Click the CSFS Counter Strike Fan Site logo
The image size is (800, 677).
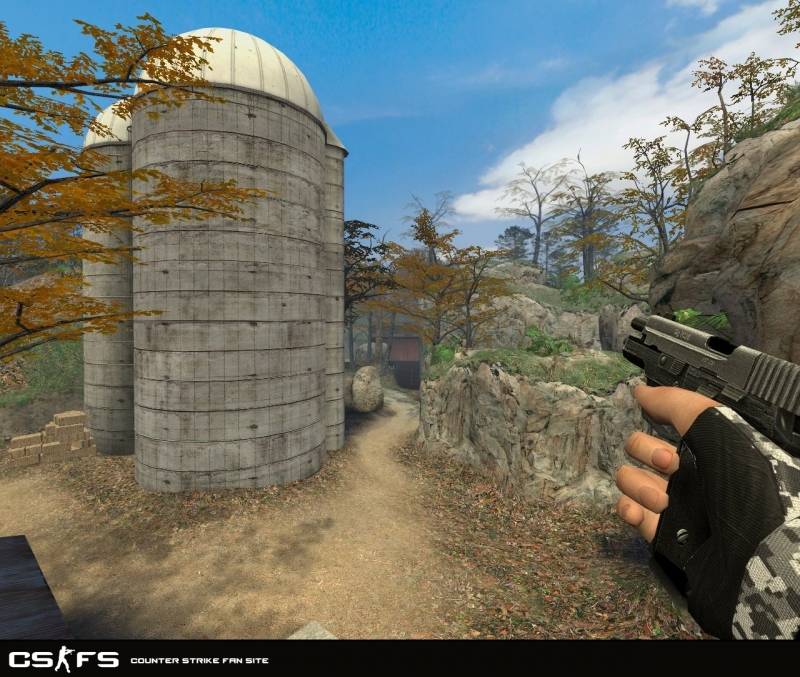pos(64,659)
